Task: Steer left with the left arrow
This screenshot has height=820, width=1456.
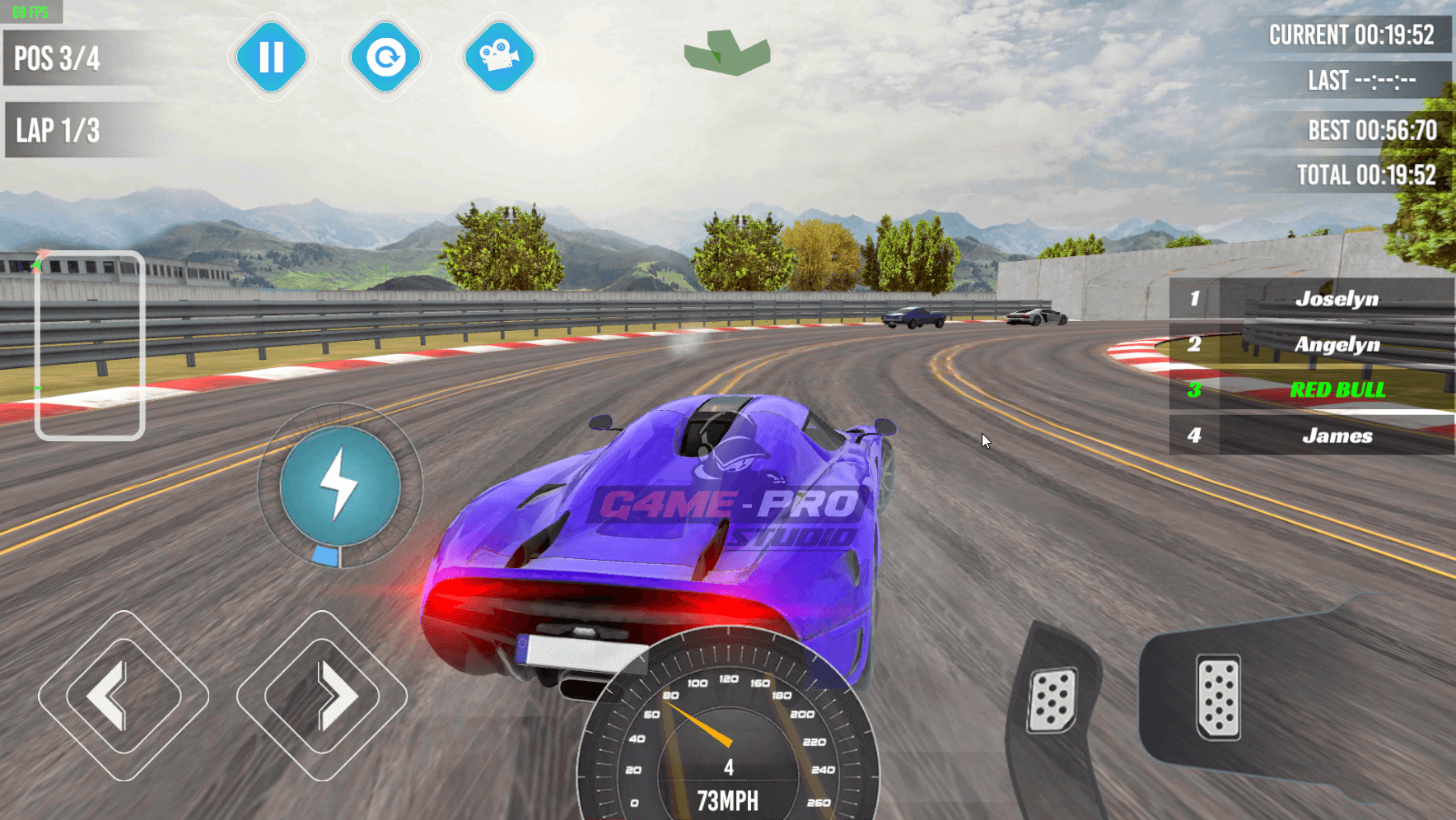Action: coord(124,696)
